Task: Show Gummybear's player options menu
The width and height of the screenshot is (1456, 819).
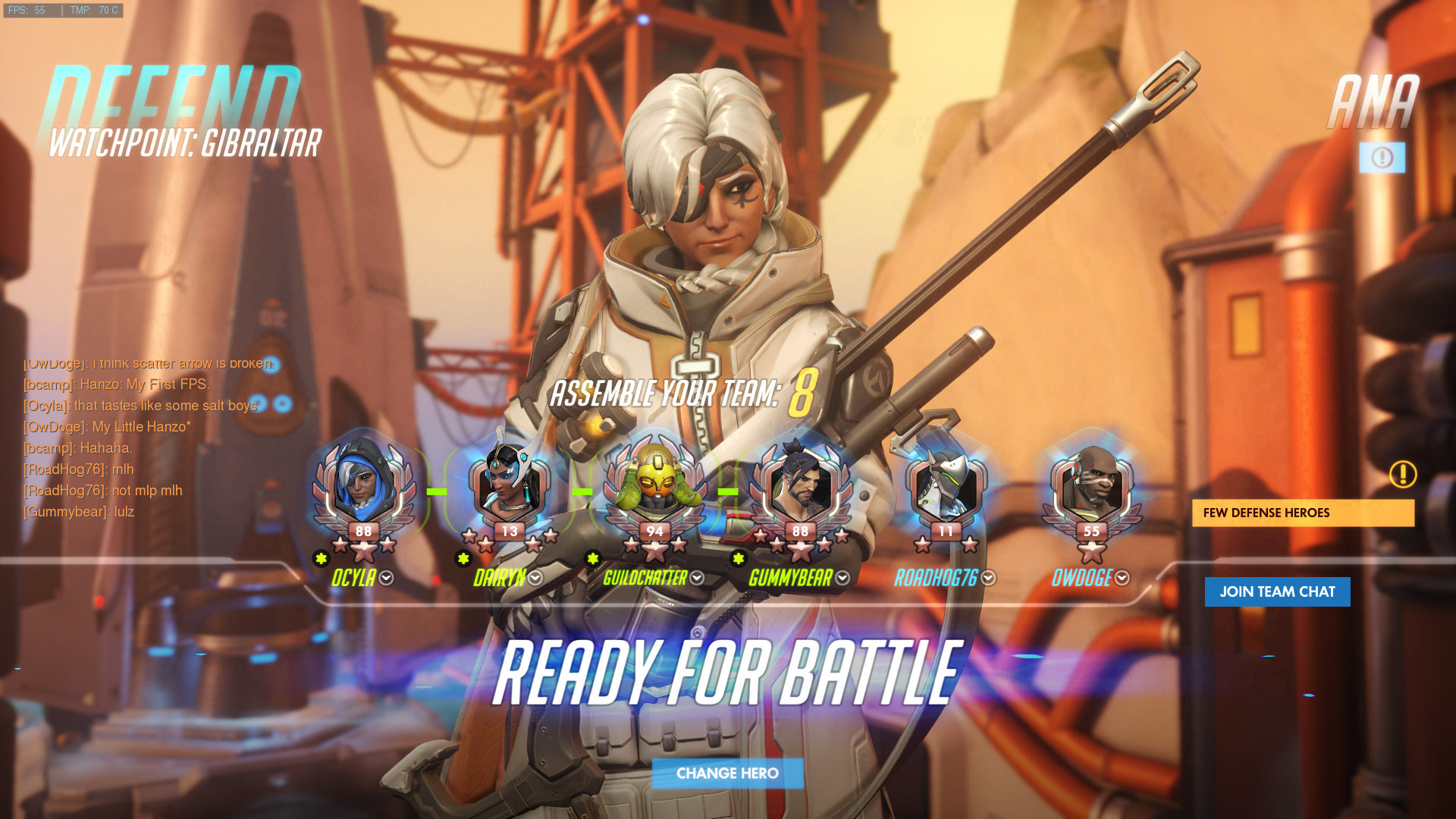Action: (843, 578)
